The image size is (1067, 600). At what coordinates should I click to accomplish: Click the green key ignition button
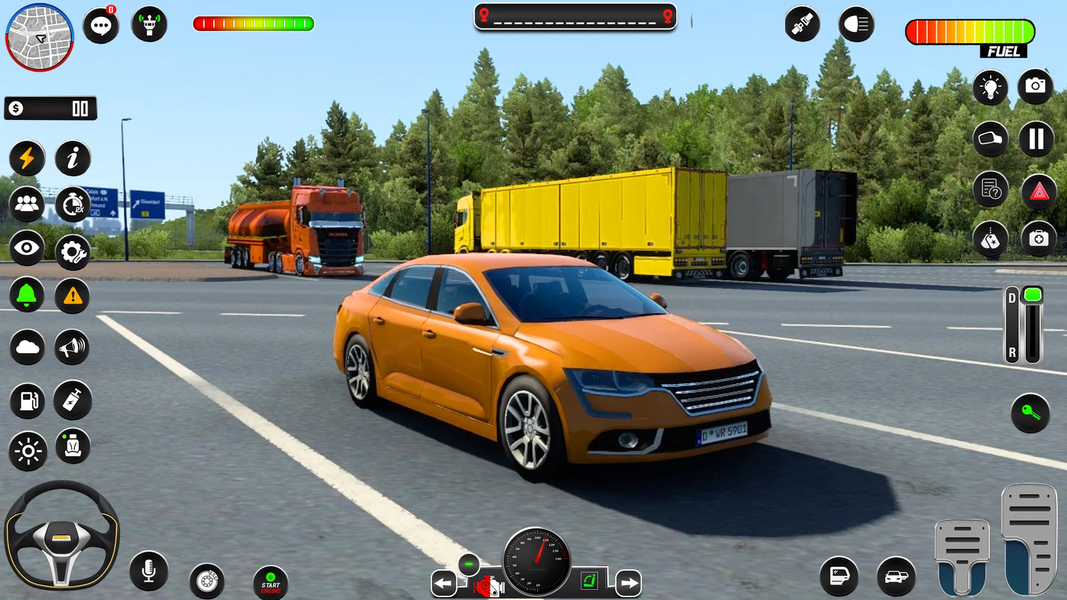pos(1030,412)
